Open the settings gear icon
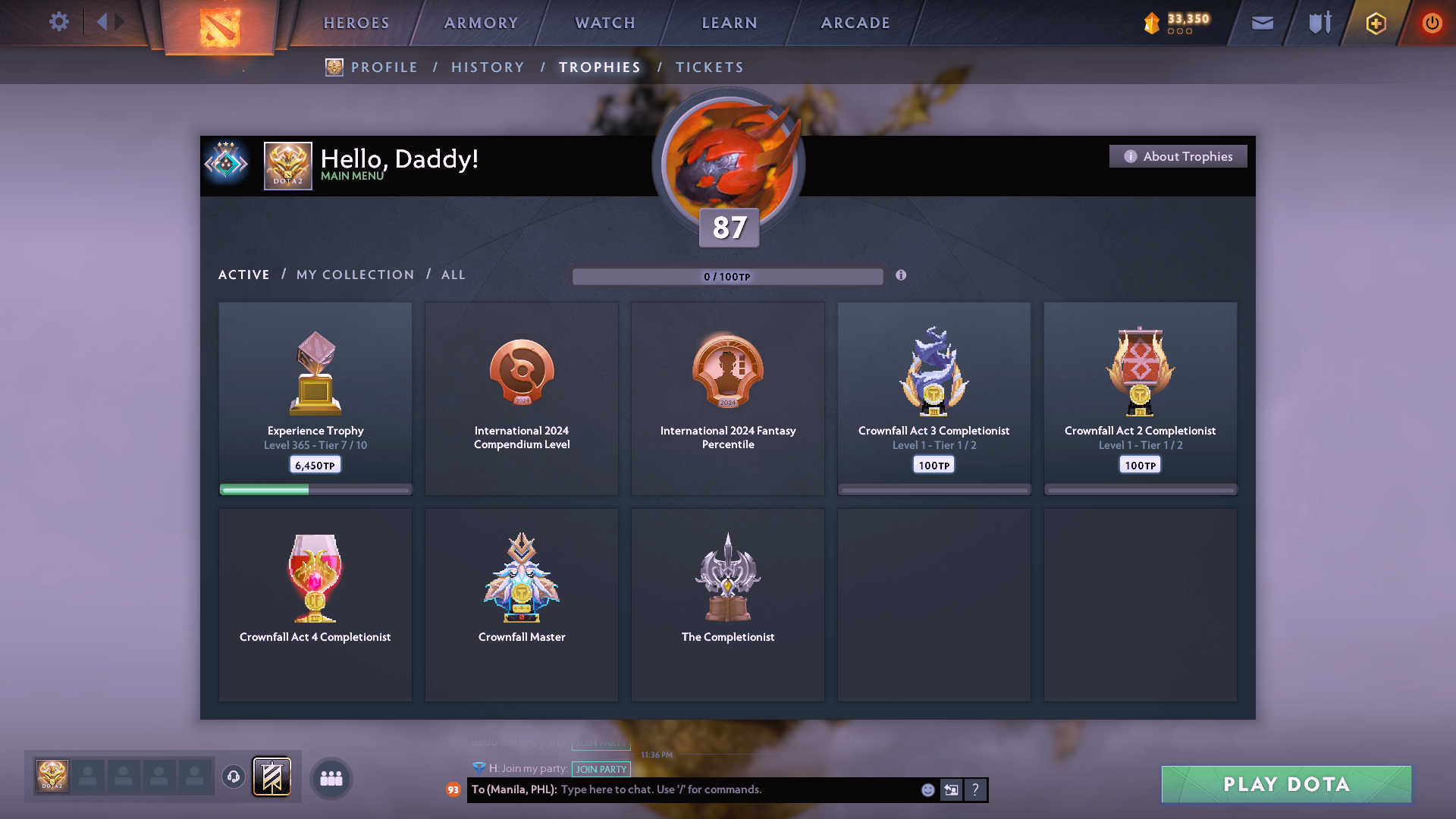The image size is (1456, 819). (59, 22)
